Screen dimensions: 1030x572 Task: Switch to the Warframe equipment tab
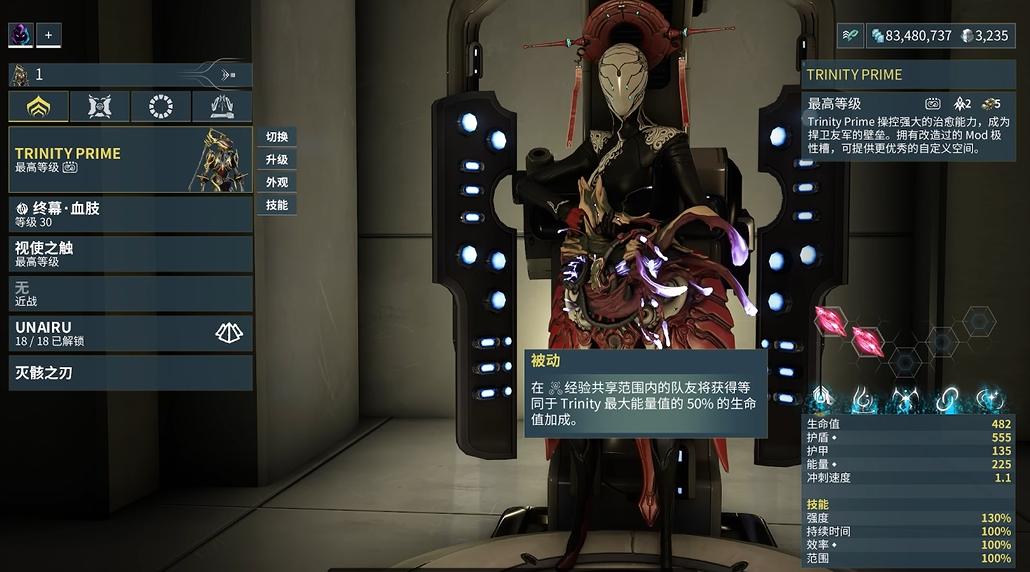pyautogui.click(x=39, y=106)
